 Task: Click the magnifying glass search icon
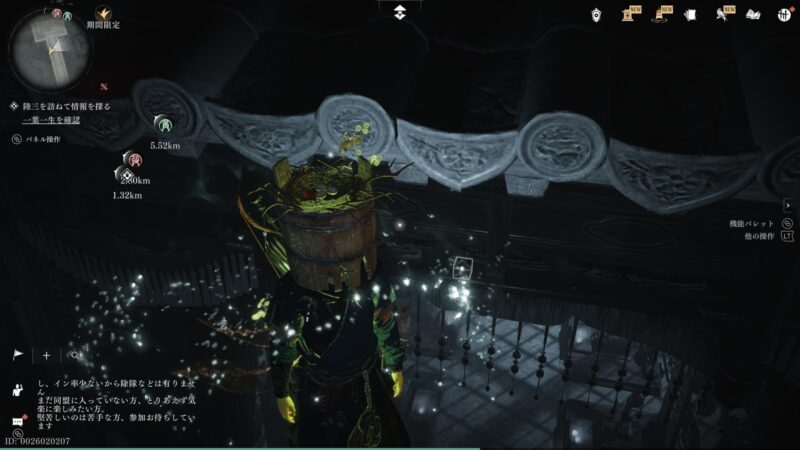(x=74, y=355)
